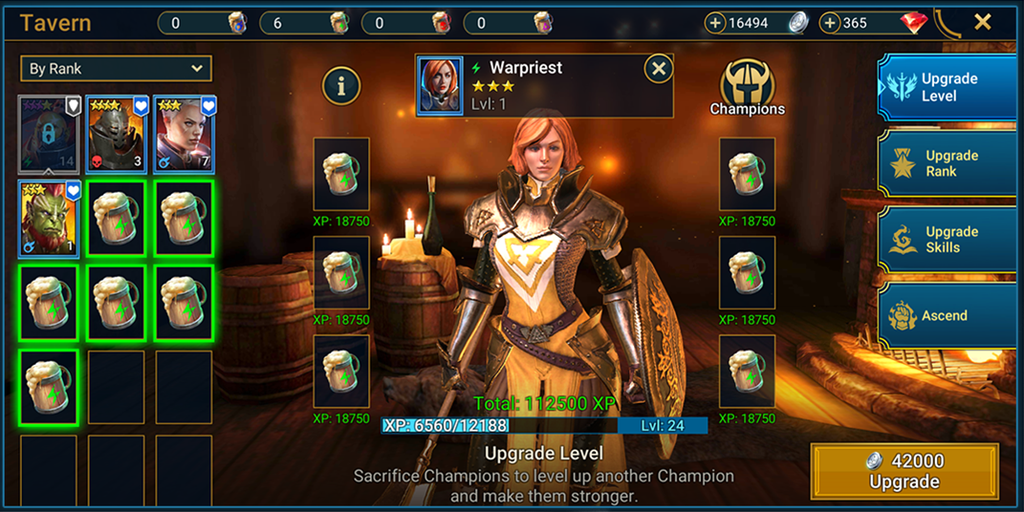
Task: Show the info panel via the i icon
Action: (342, 86)
